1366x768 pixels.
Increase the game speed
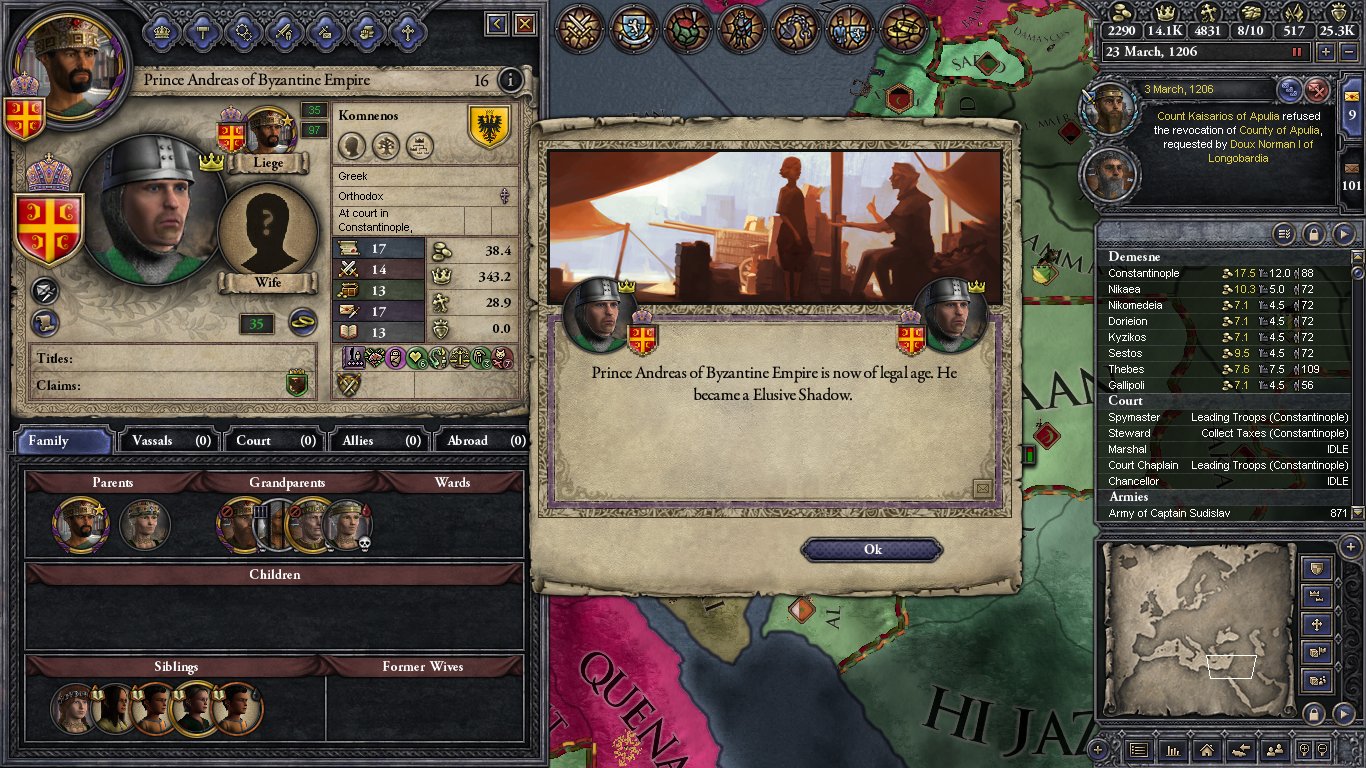pyautogui.click(x=1326, y=52)
